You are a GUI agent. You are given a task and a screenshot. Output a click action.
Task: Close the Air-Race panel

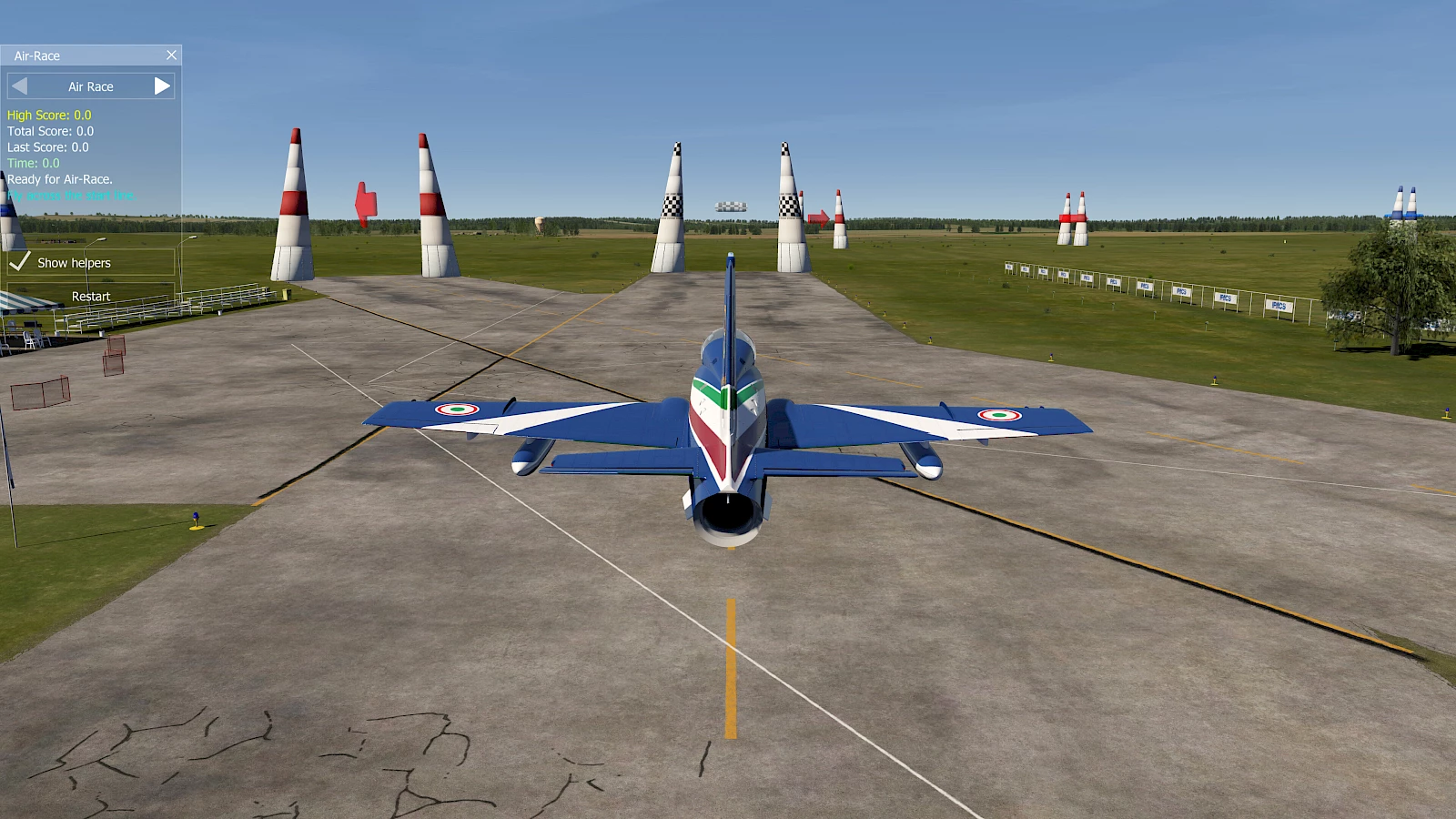tap(171, 56)
